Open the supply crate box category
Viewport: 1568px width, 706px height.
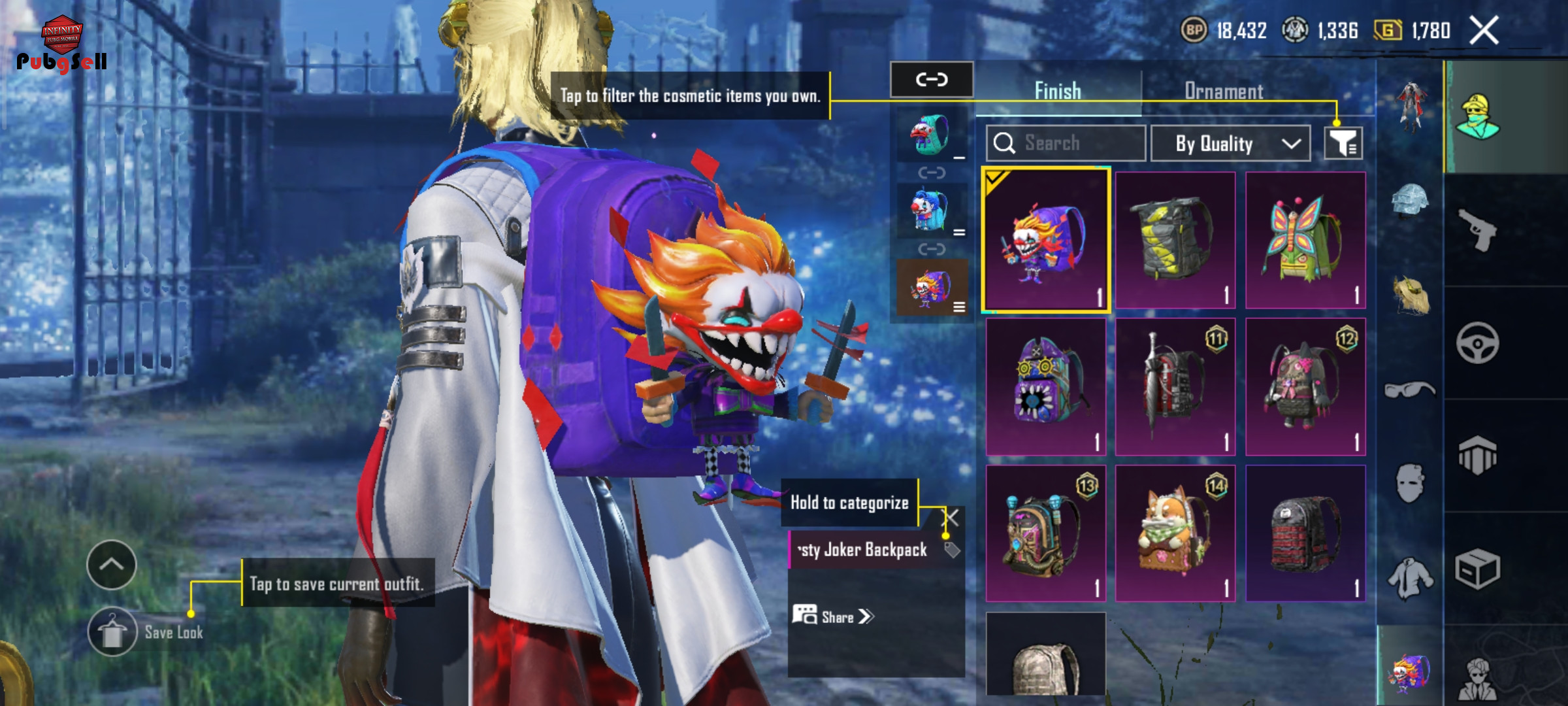pos(1477,569)
